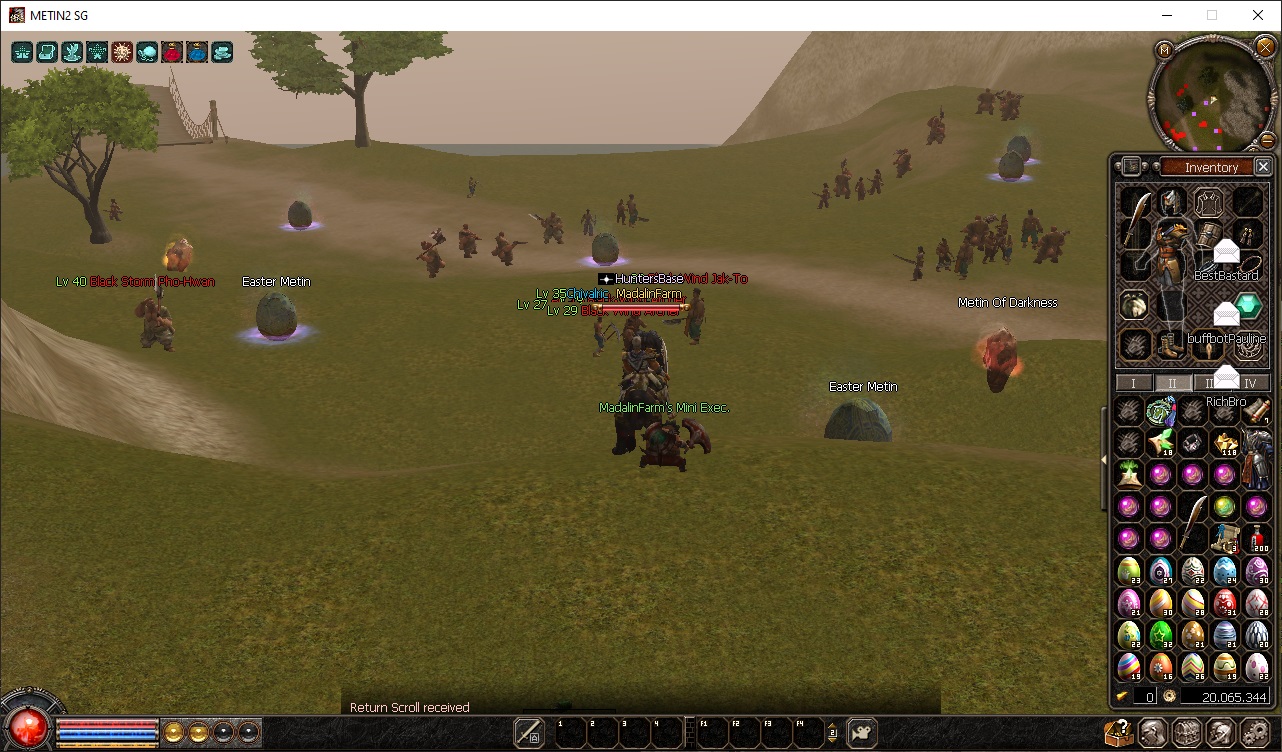Viewport: 1282px width, 752px height.
Task: Switch to inventory page I
Action: (1133, 383)
